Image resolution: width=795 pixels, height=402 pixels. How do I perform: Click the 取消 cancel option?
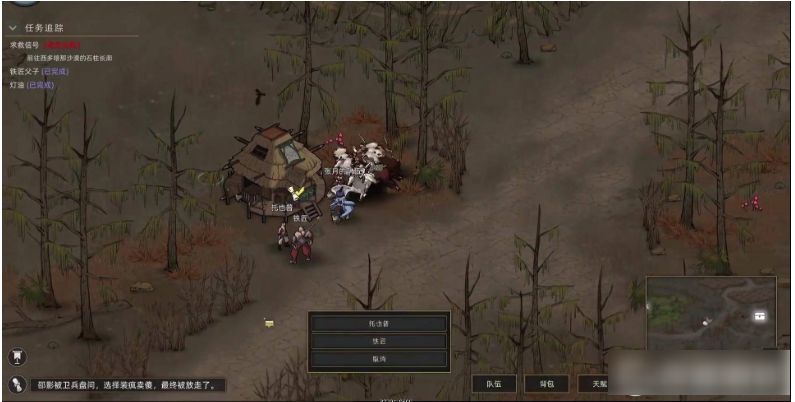378,357
